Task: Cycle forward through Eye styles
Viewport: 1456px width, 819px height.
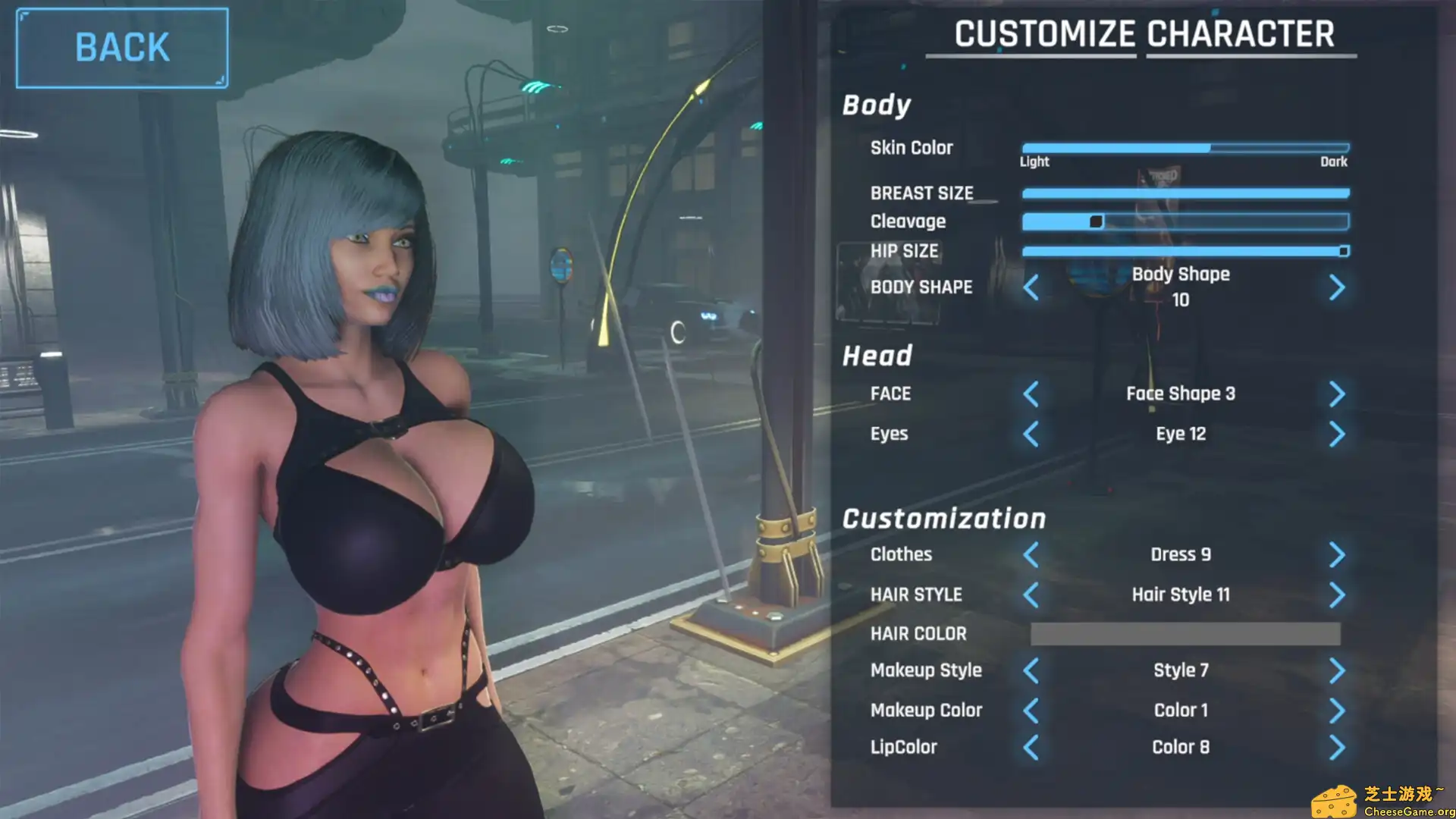Action: (x=1337, y=434)
